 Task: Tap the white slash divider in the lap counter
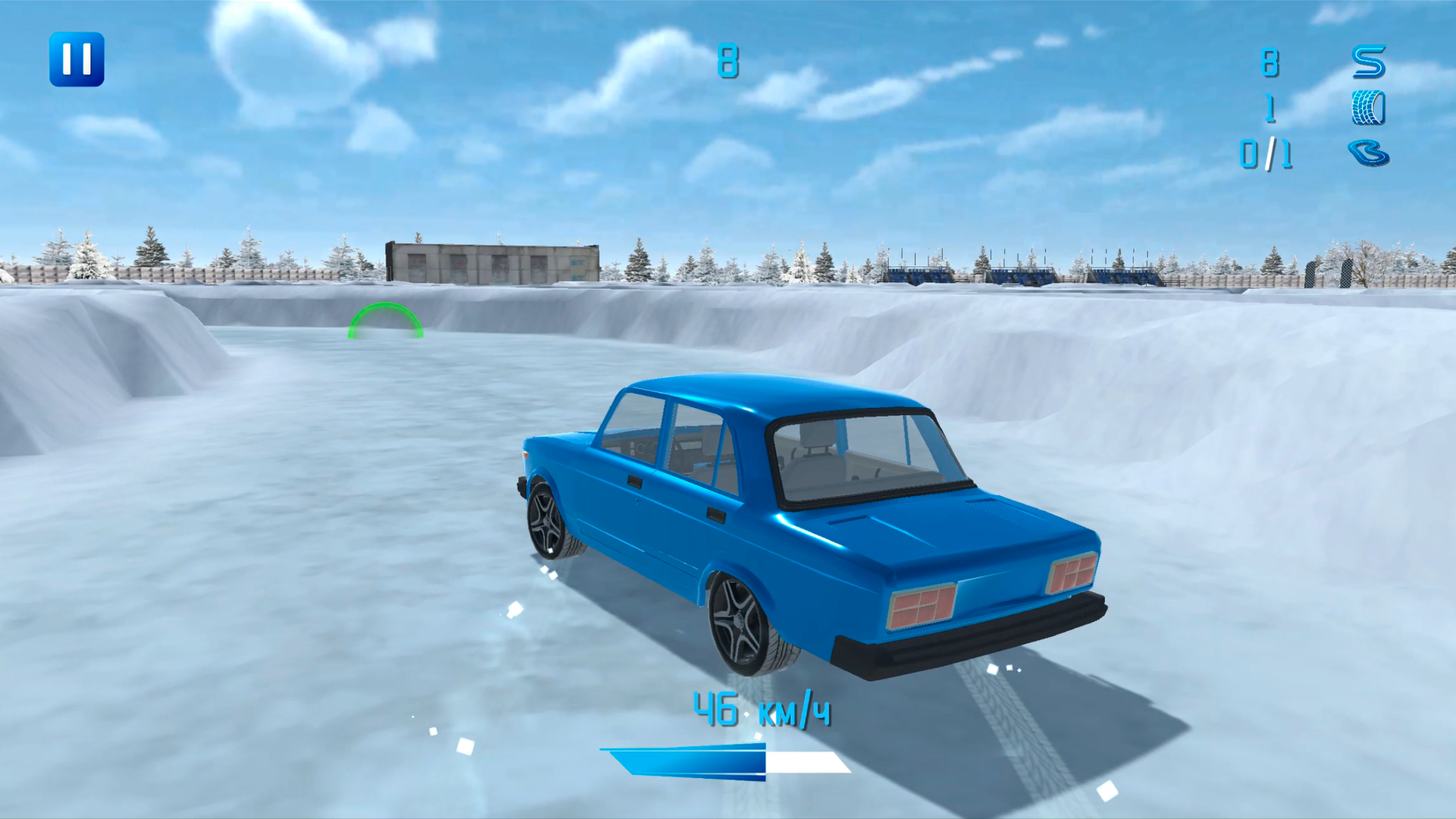(1271, 155)
